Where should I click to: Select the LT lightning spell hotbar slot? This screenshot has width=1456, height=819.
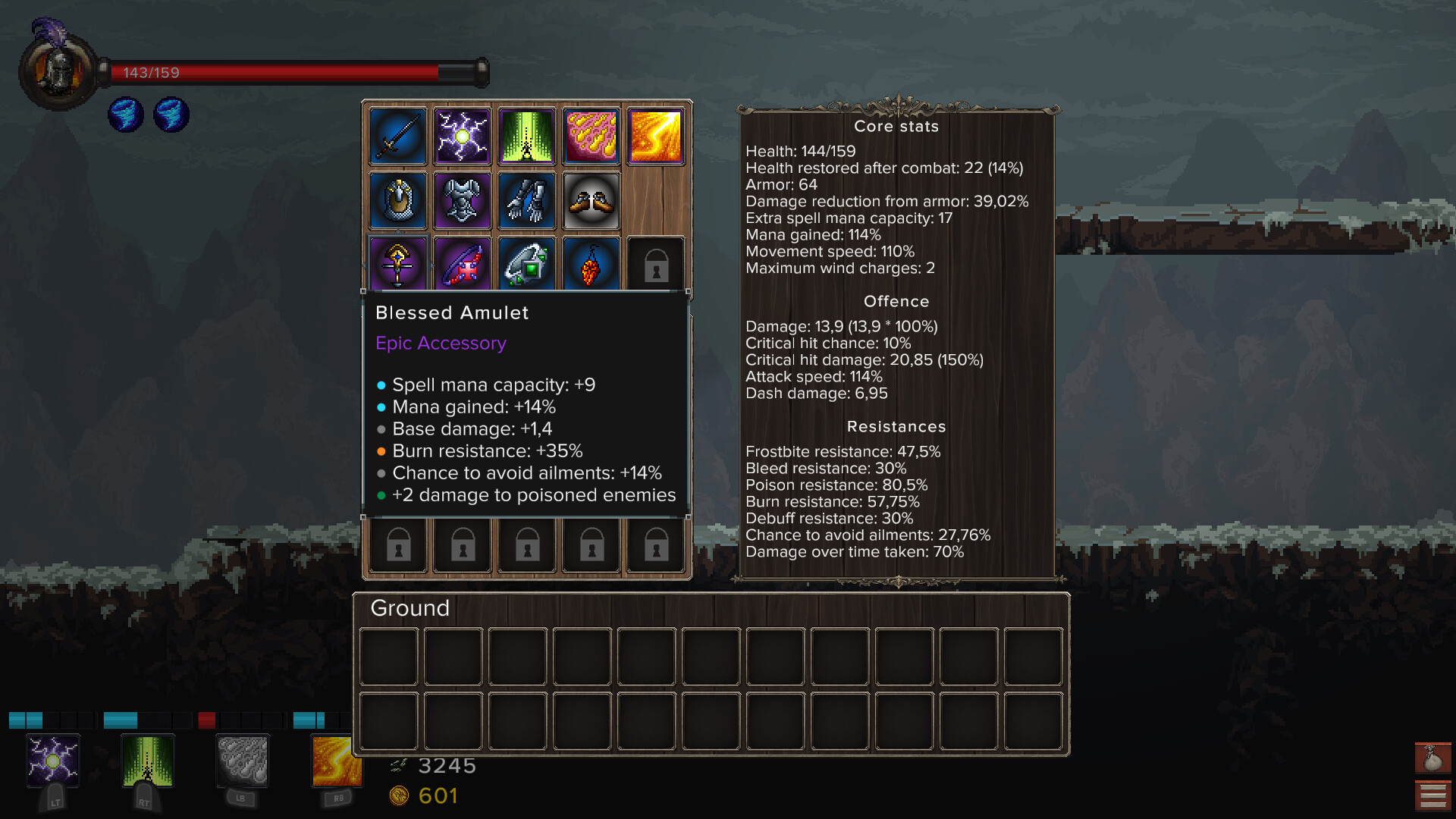pyautogui.click(x=53, y=762)
